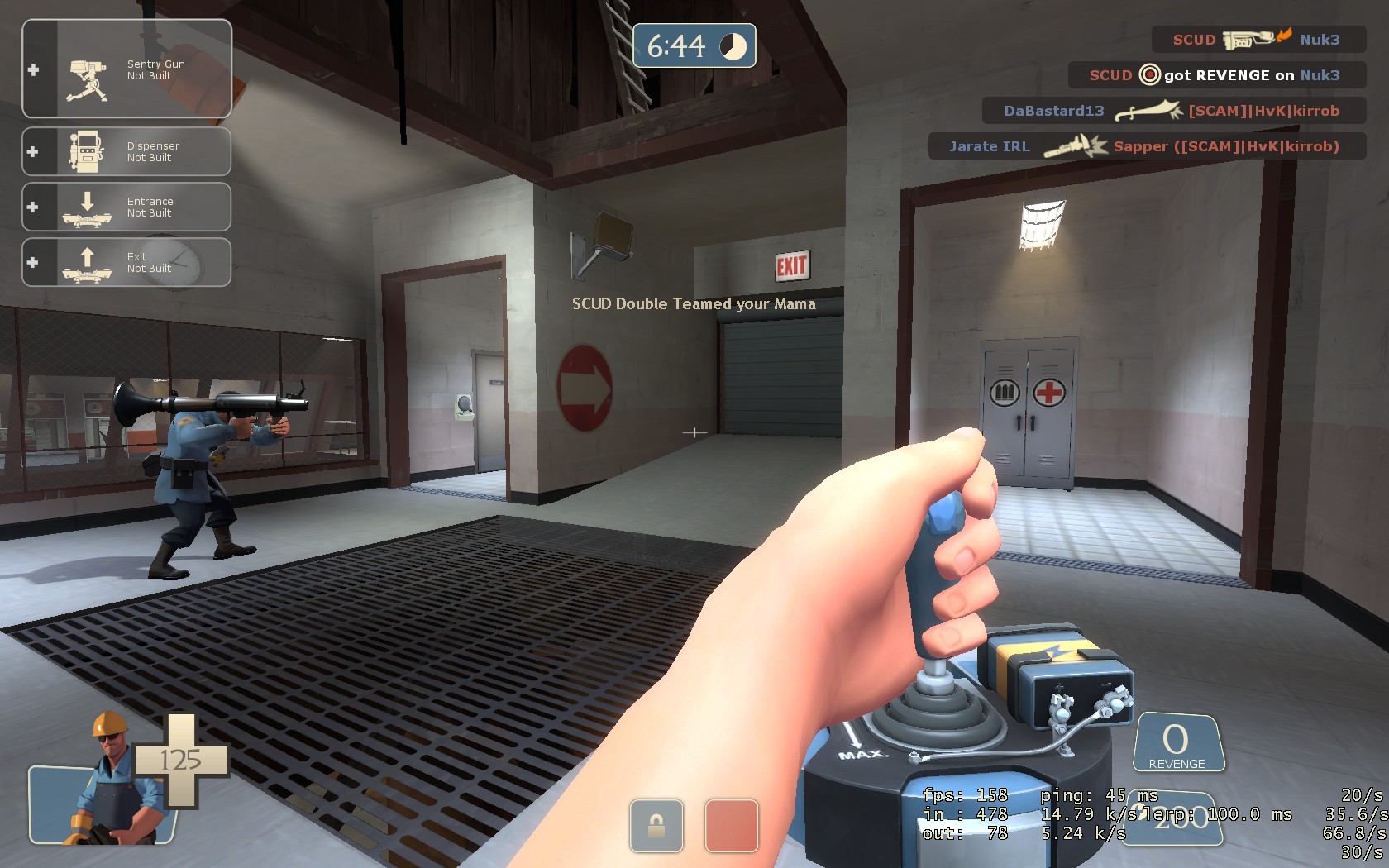
Task: Expand the Sentry Gun entry with its plus sign
Action: (33, 70)
